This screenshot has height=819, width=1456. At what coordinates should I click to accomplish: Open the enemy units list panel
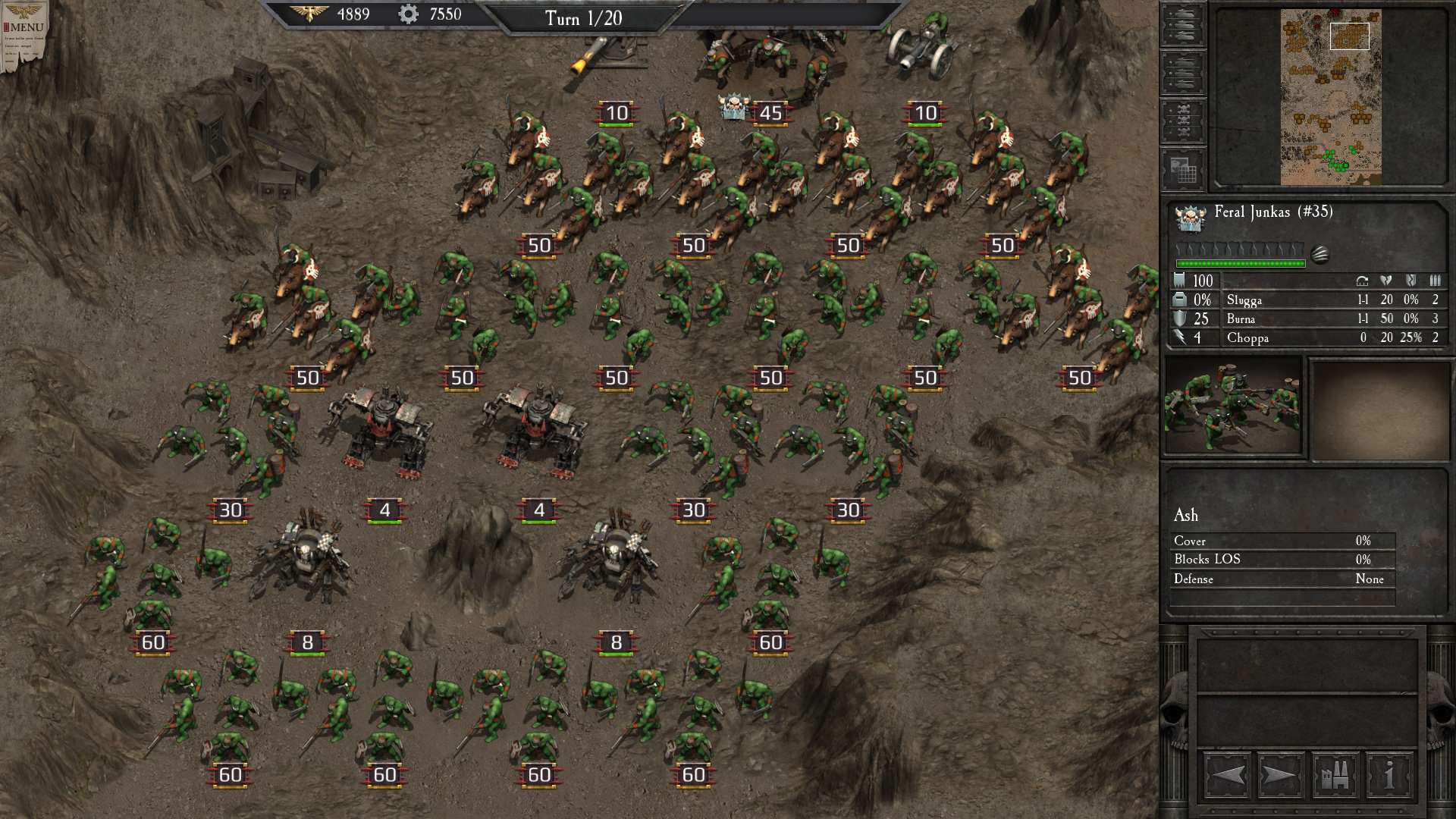click(1183, 71)
